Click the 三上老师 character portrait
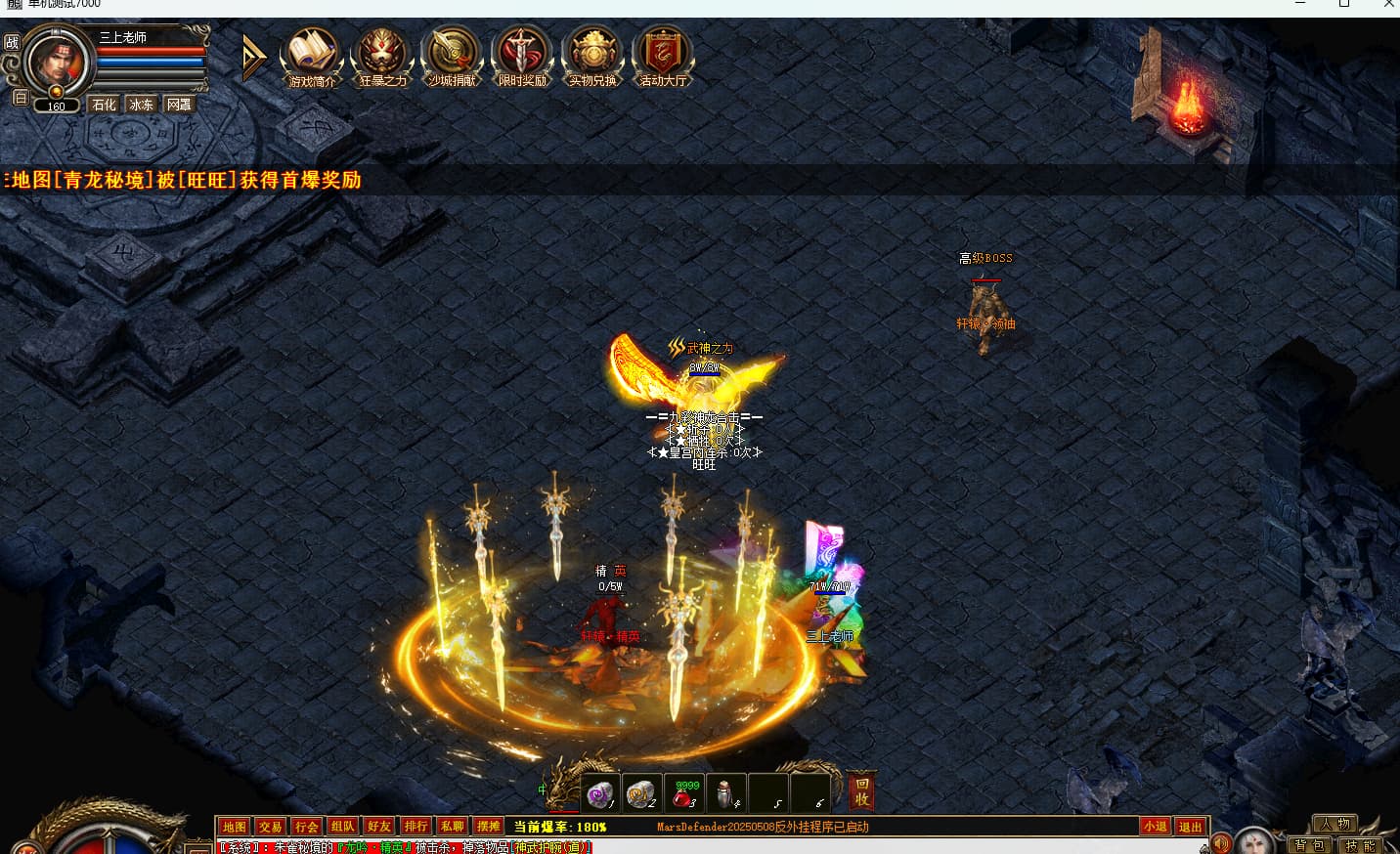 pyautogui.click(x=57, y=62)
